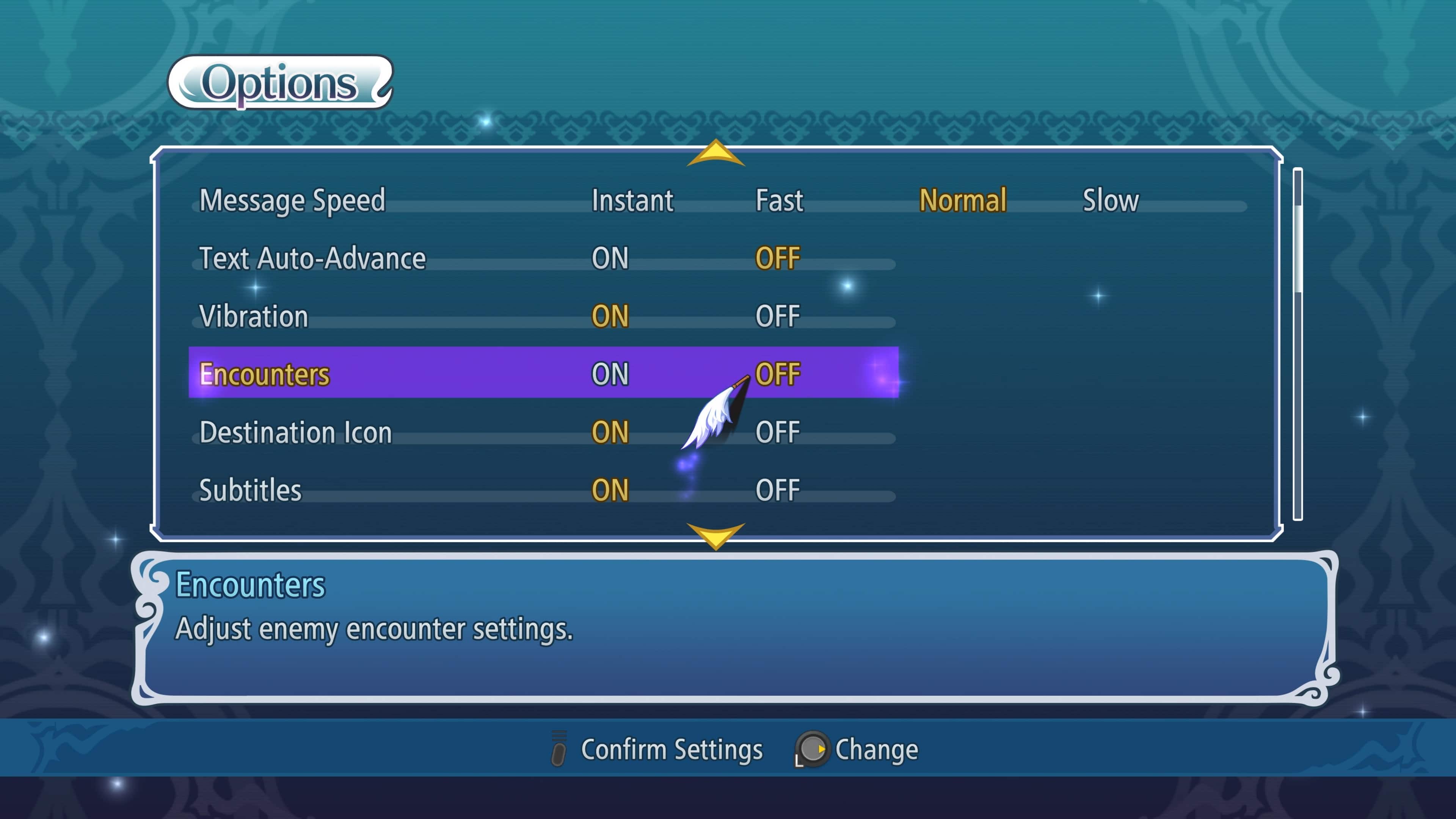This screenshot has height=819, width=1456.
Task: Turn Vibration OFF
Action: click(x=778, y=317)
